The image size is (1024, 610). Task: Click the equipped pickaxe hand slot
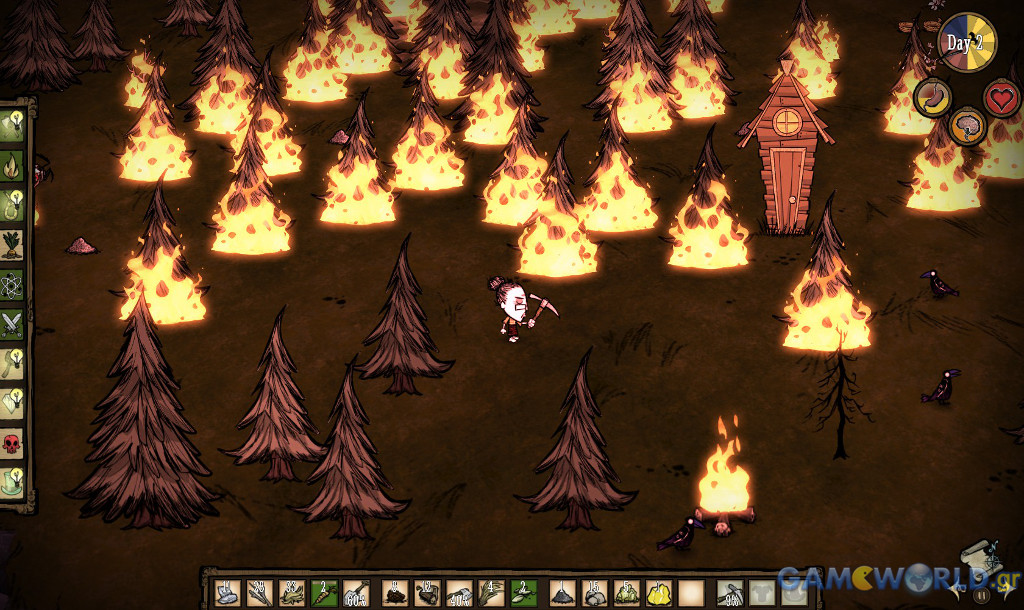pos(731,593)
